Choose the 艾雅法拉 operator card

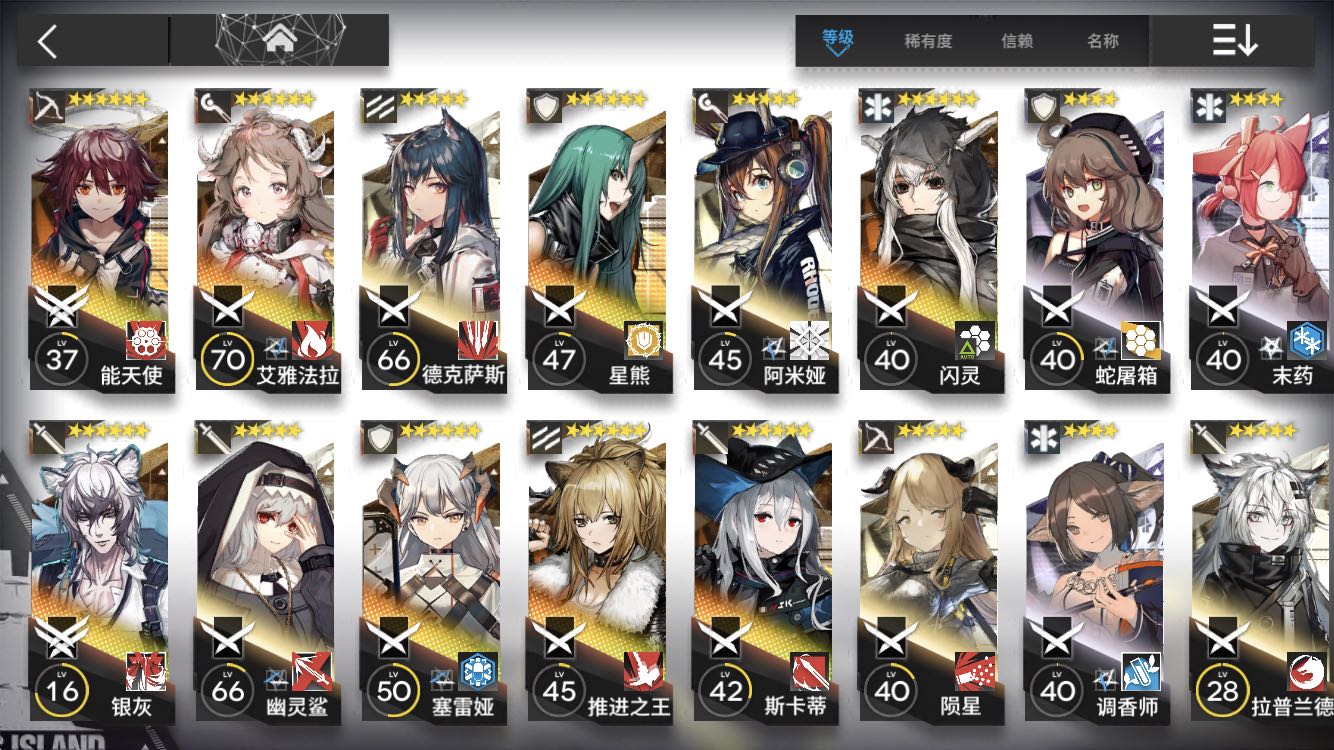(266, 240)
